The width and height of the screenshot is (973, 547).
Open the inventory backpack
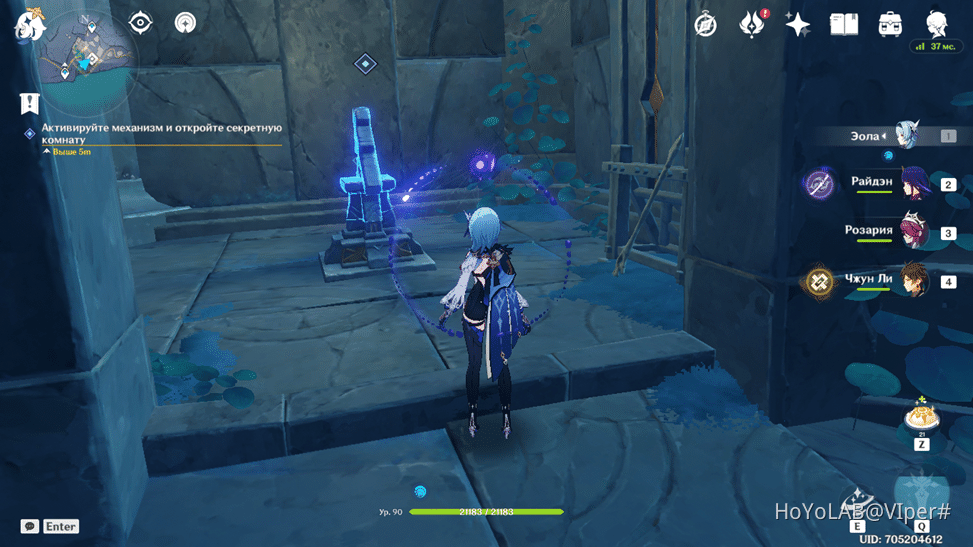pos(890,25)
